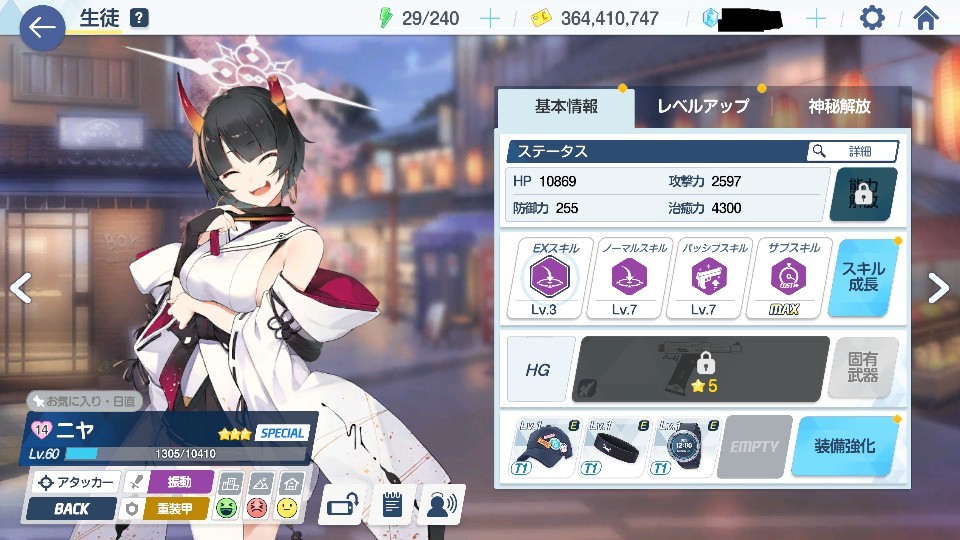Show status 詳細 details
Viewport: 960px width, 540px height.
(853, 151)
